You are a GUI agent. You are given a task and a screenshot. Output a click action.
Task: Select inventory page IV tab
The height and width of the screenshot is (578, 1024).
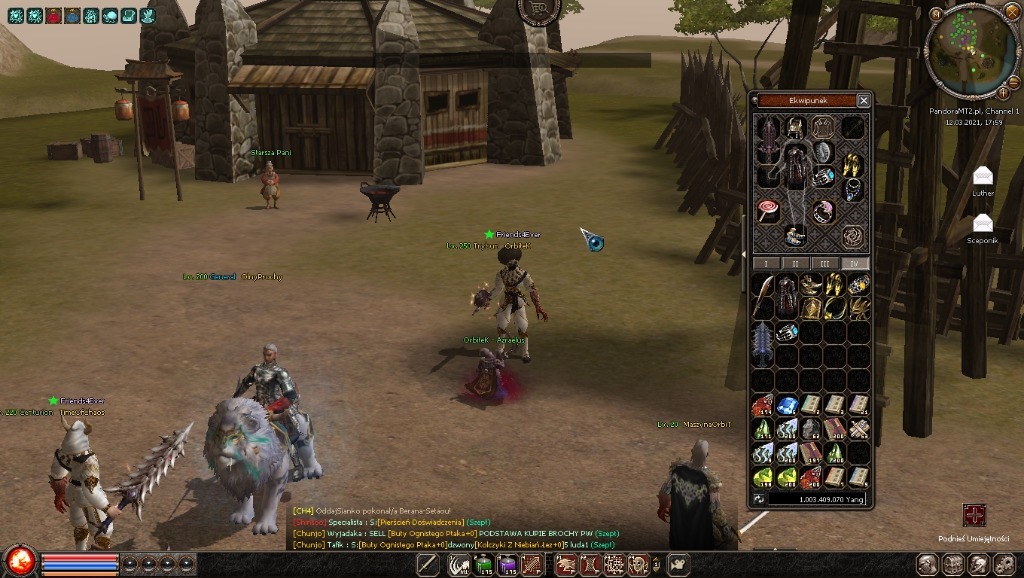[x=854, y=263]
